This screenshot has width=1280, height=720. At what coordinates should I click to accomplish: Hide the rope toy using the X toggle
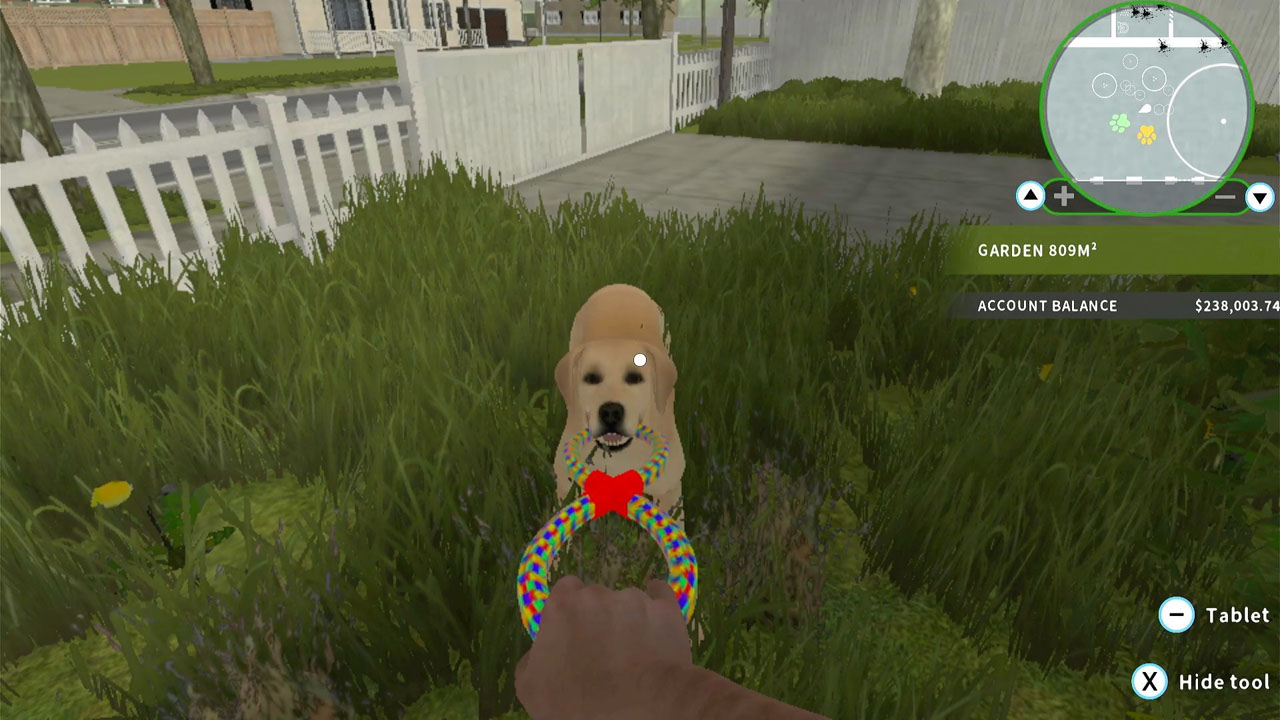coord(1150,683)
